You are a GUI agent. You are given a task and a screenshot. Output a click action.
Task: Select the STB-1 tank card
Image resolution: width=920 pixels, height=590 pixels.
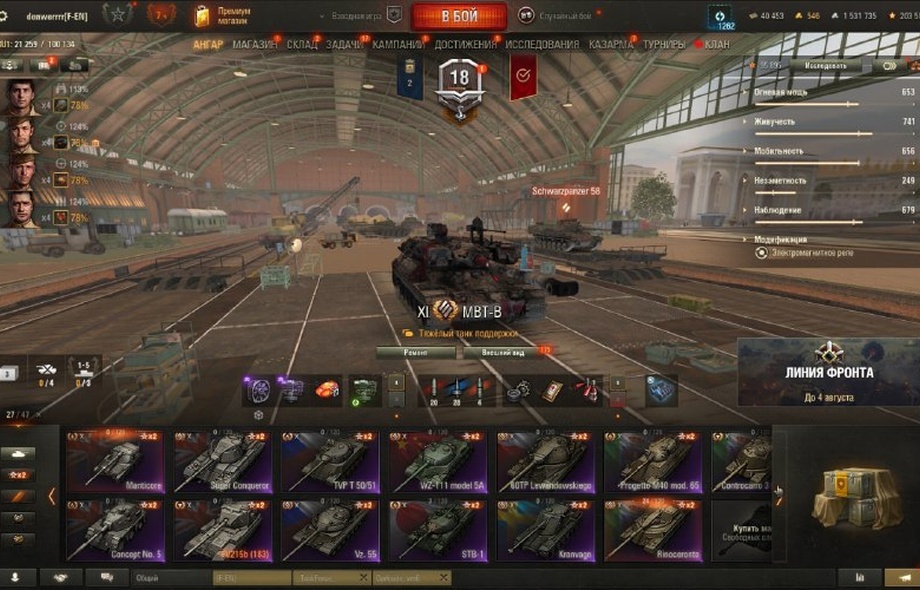(x=437, y=530)
